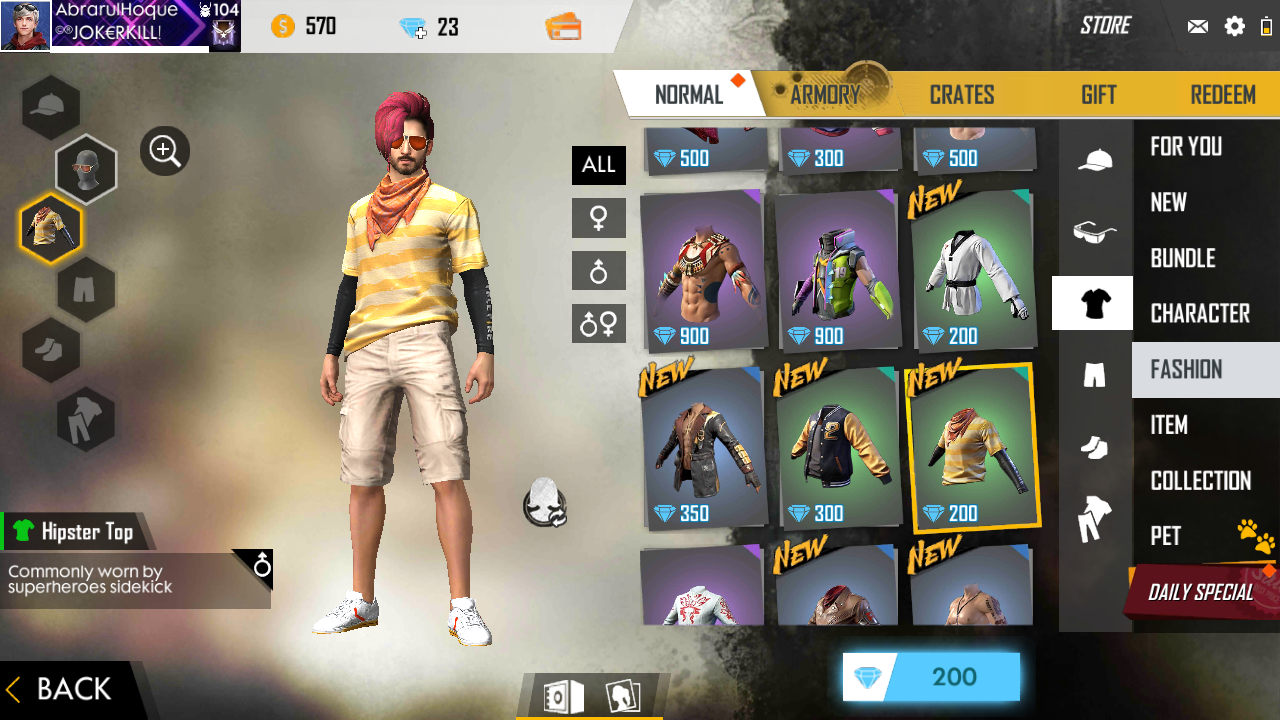Open the PET category

pyautogui.click(x=1166, y=536)
